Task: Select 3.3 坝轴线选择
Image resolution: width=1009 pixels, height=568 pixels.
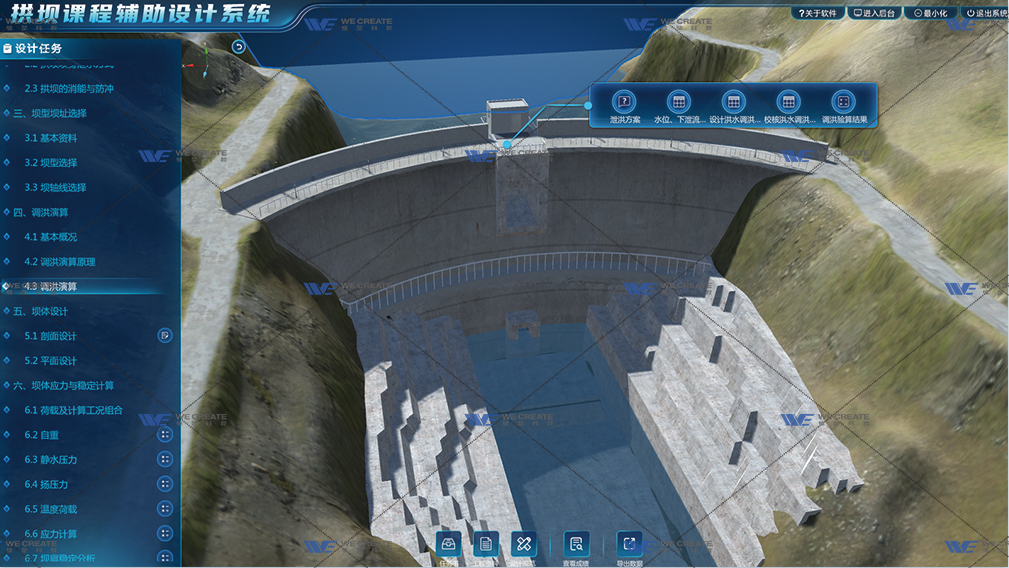Action: point(56,188)
